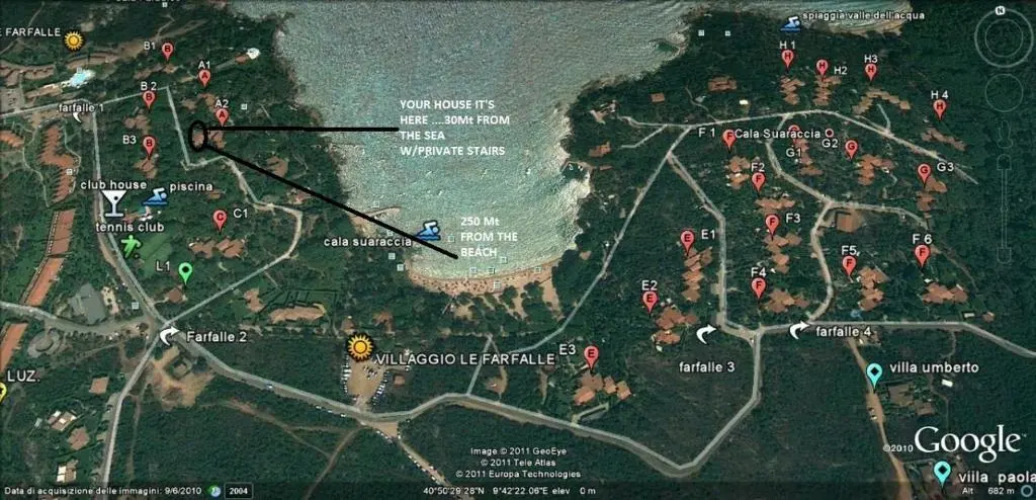
Task: Choose the red G3 pin
Action: point(924,172)
